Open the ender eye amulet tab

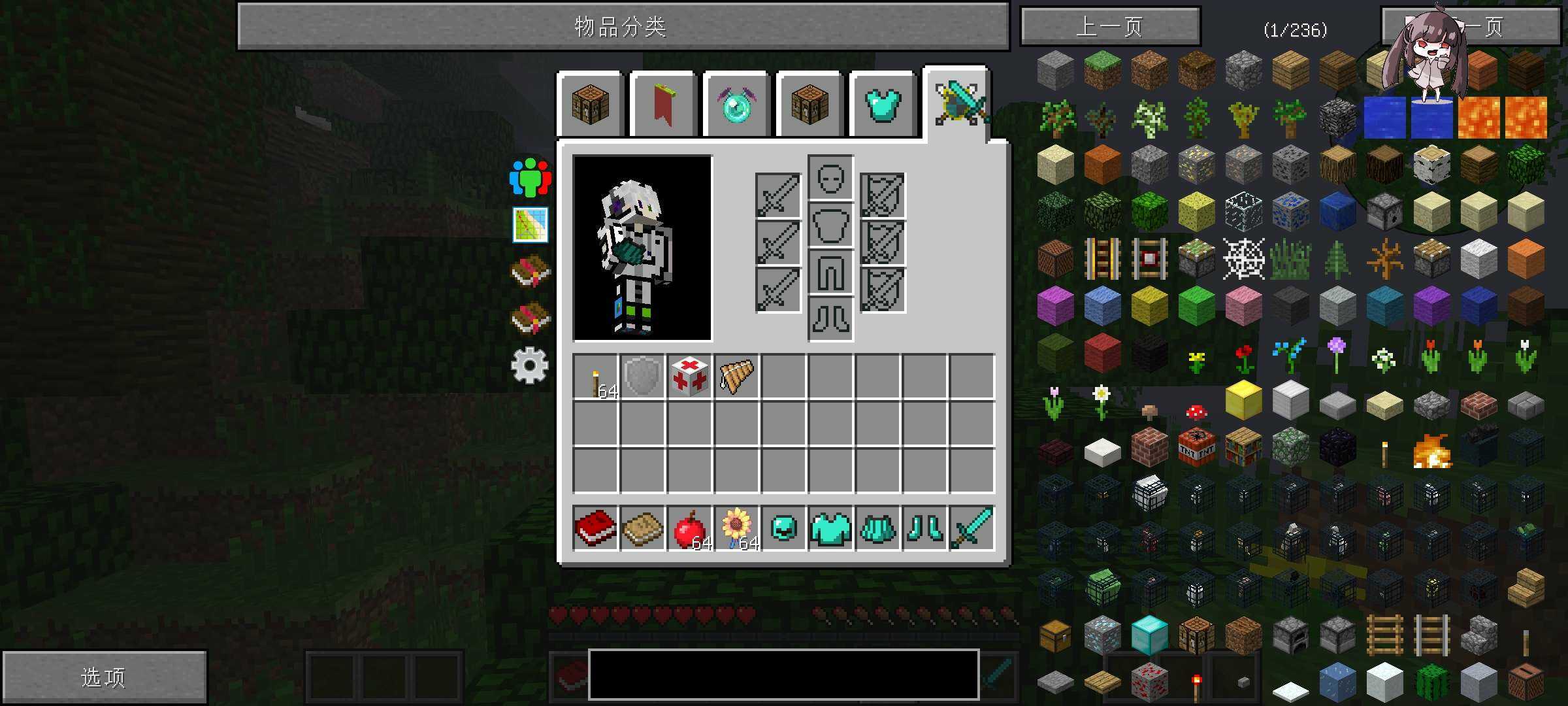point(736,105)
